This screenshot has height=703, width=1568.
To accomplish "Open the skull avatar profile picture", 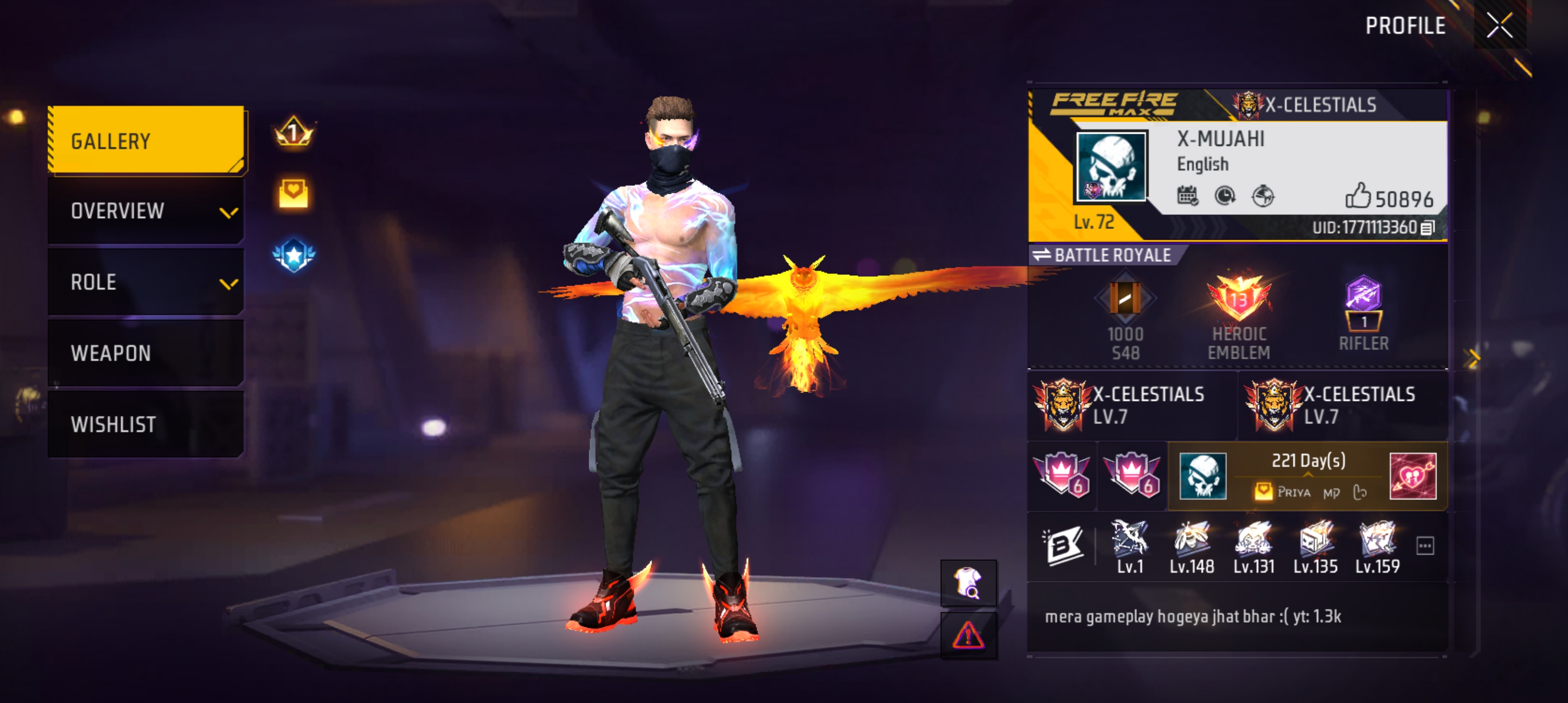I will 1111,166.
